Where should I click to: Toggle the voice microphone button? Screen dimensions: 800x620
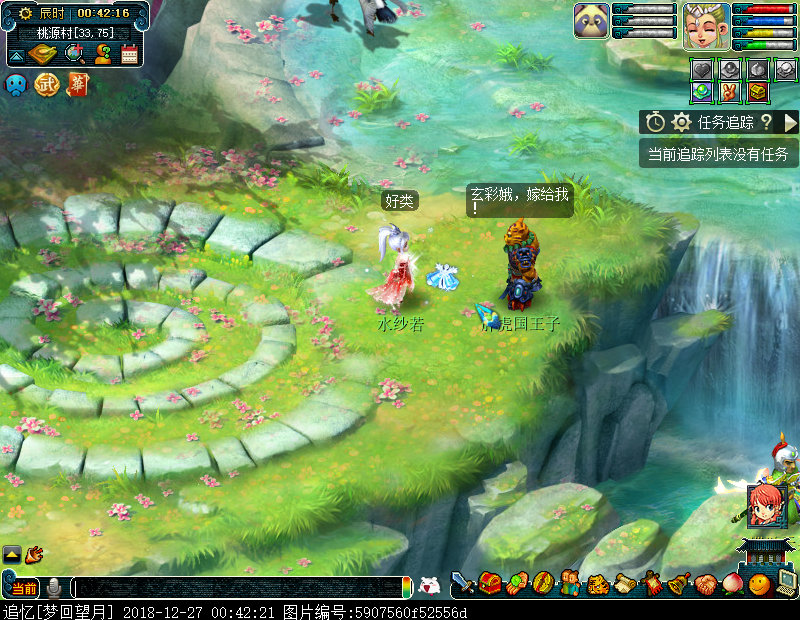54,588
